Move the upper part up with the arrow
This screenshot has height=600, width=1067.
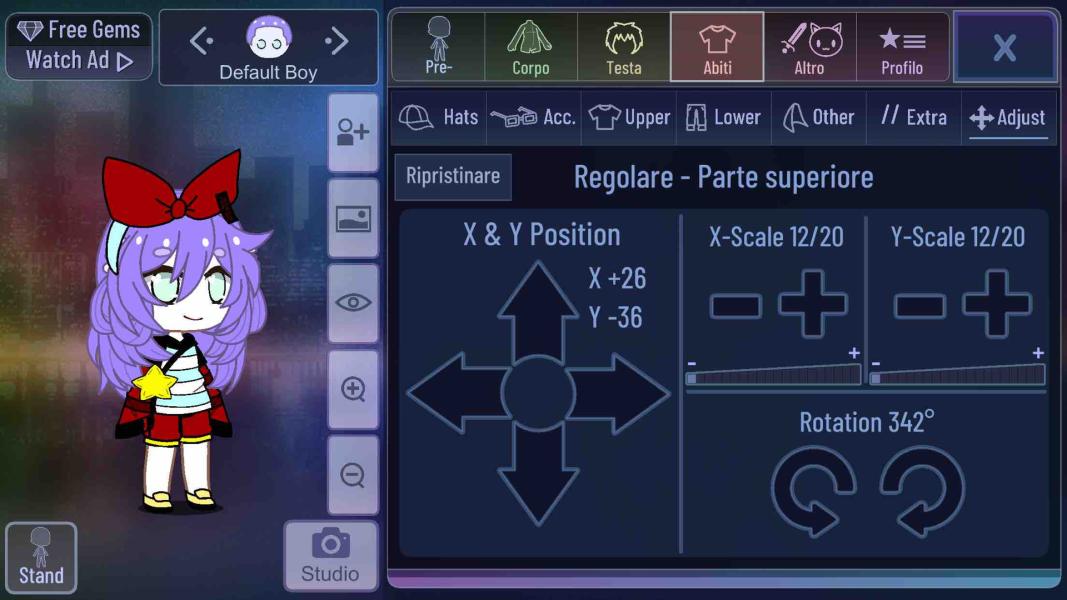click(x=538, y=305)
